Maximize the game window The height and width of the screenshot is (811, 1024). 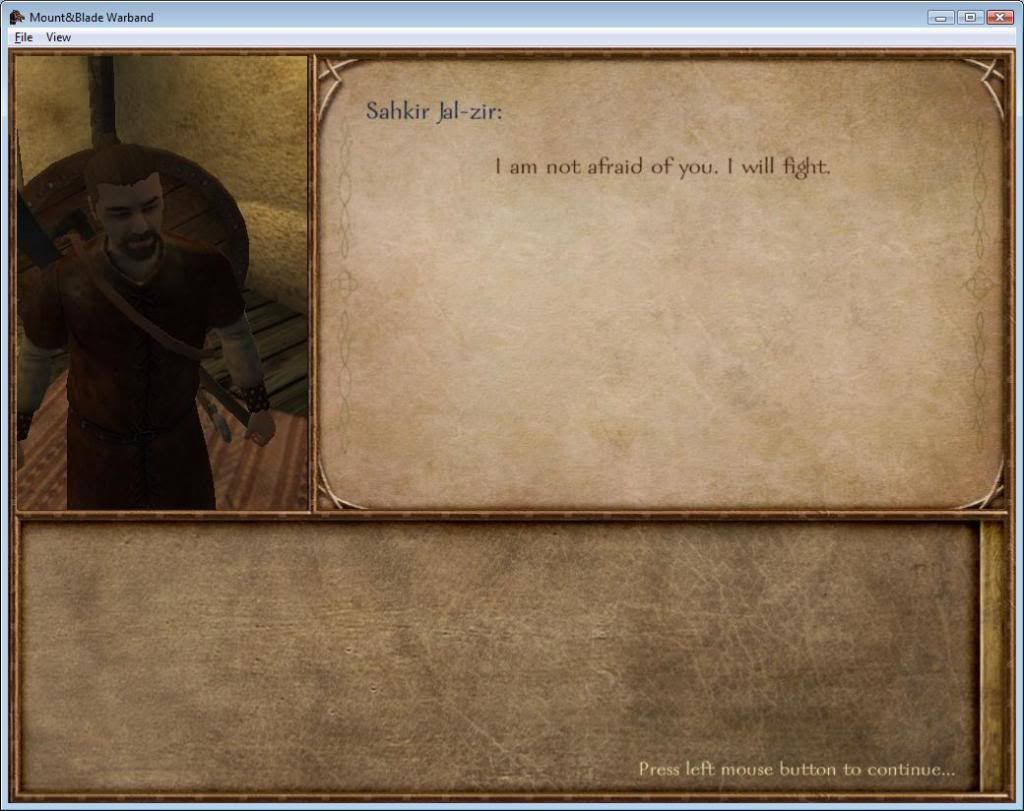click(x=969, y=17)
